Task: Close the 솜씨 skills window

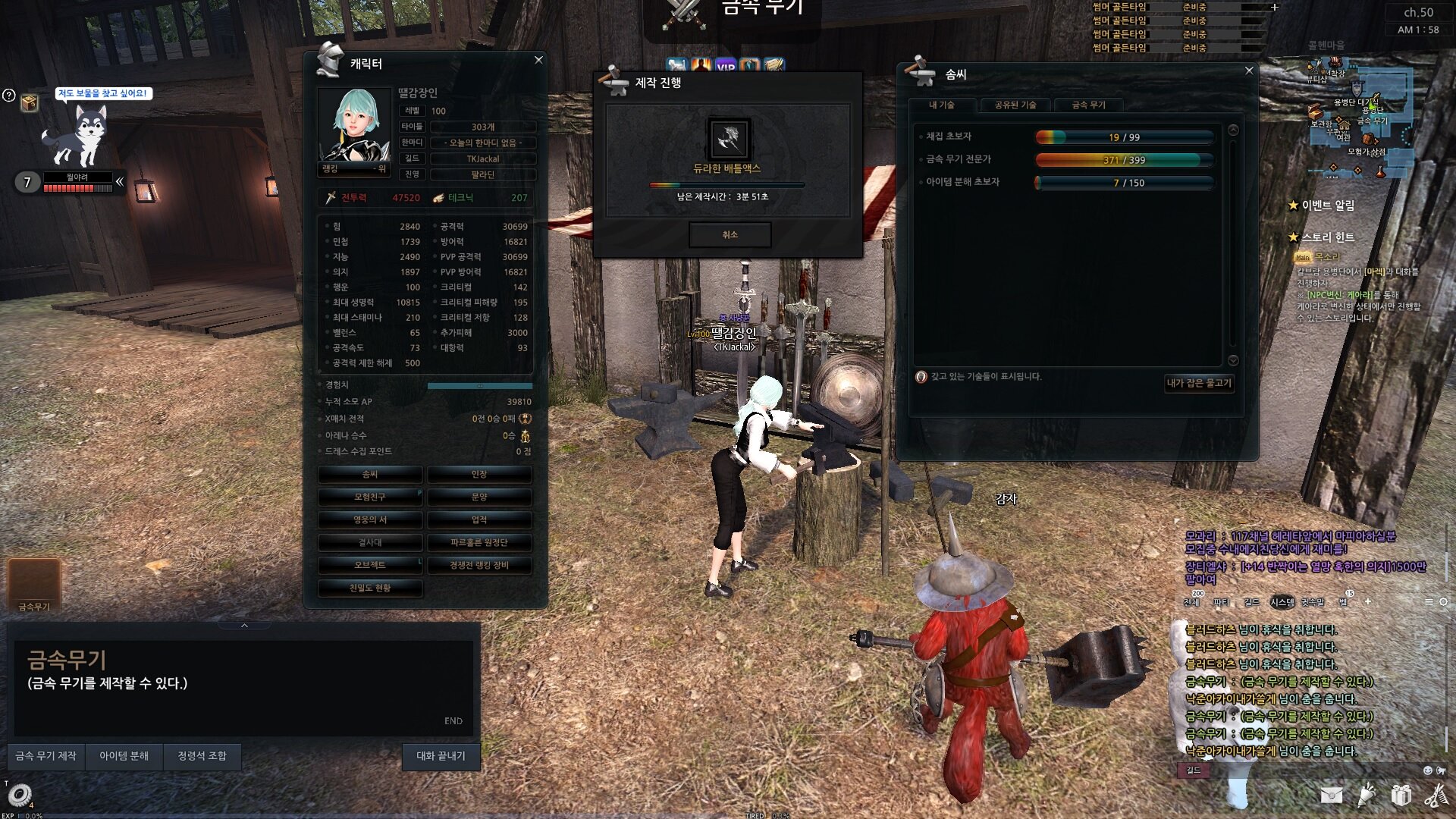Action: (x=1249, y=71)
